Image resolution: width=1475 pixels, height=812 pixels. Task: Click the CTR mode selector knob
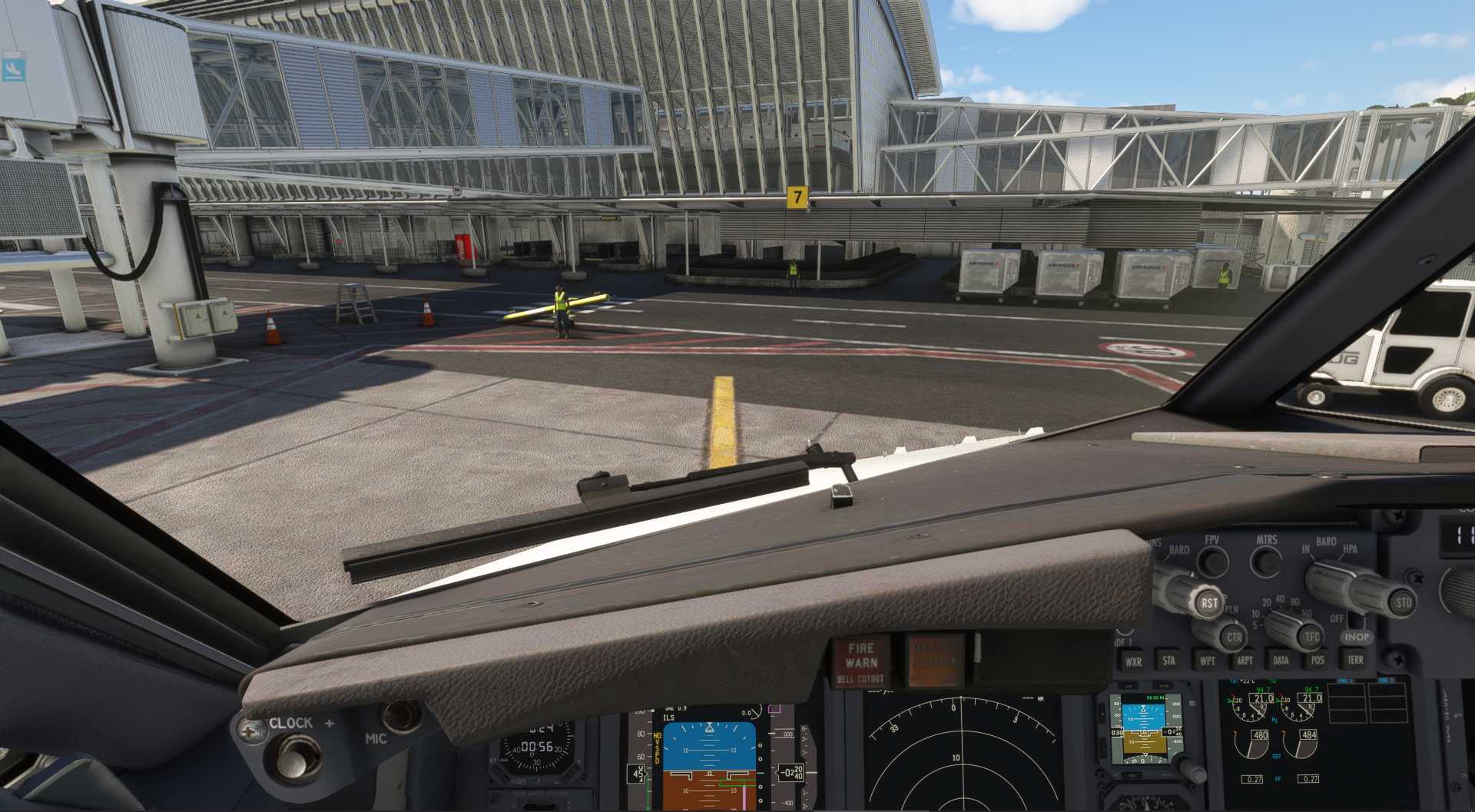coord(1233,637)
